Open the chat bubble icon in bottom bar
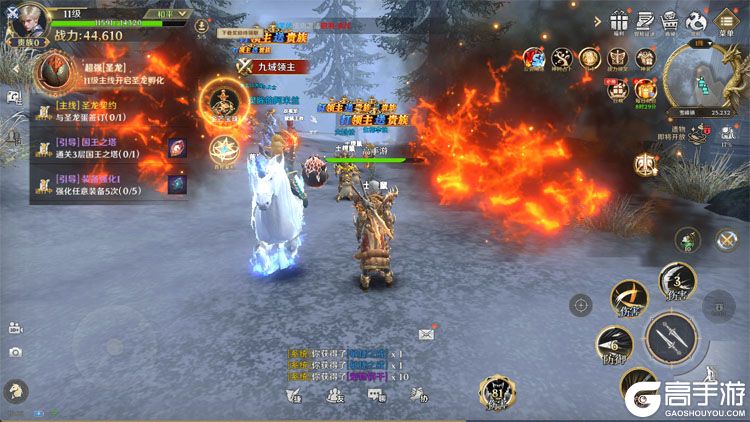The height and width of the screenshot is (422, 750). [x=376, y=395]
